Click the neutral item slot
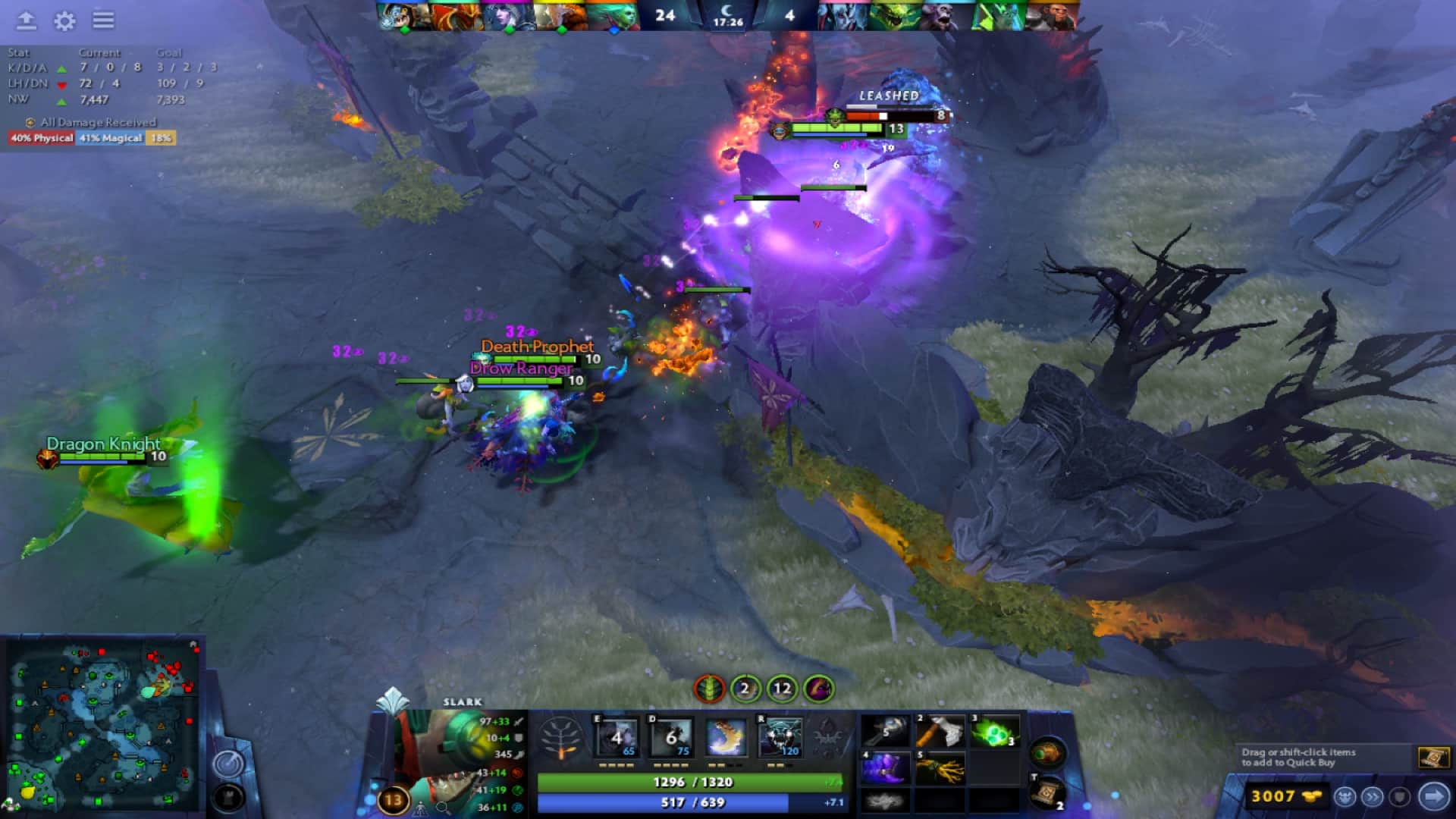 (x=1047, y=753)
